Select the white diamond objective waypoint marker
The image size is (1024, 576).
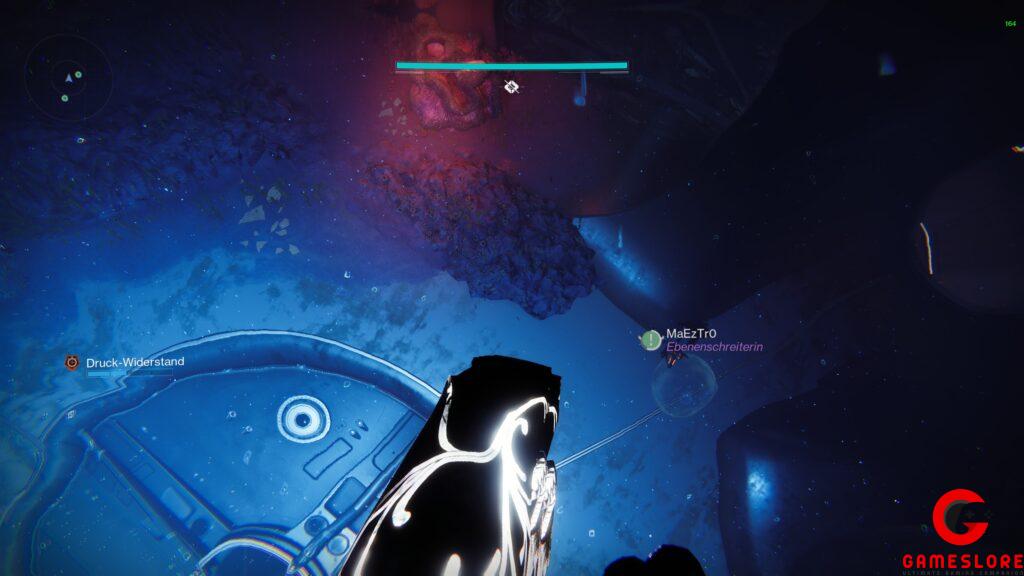tap(511, 87)
